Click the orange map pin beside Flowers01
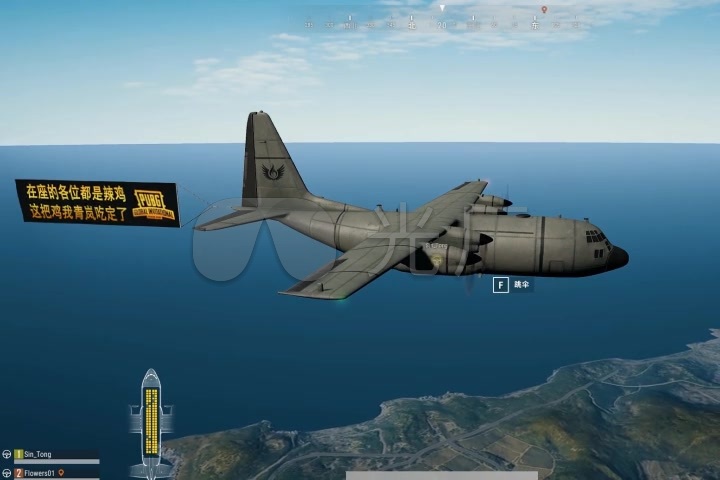720x480 pixels. (x=61, y=472)
